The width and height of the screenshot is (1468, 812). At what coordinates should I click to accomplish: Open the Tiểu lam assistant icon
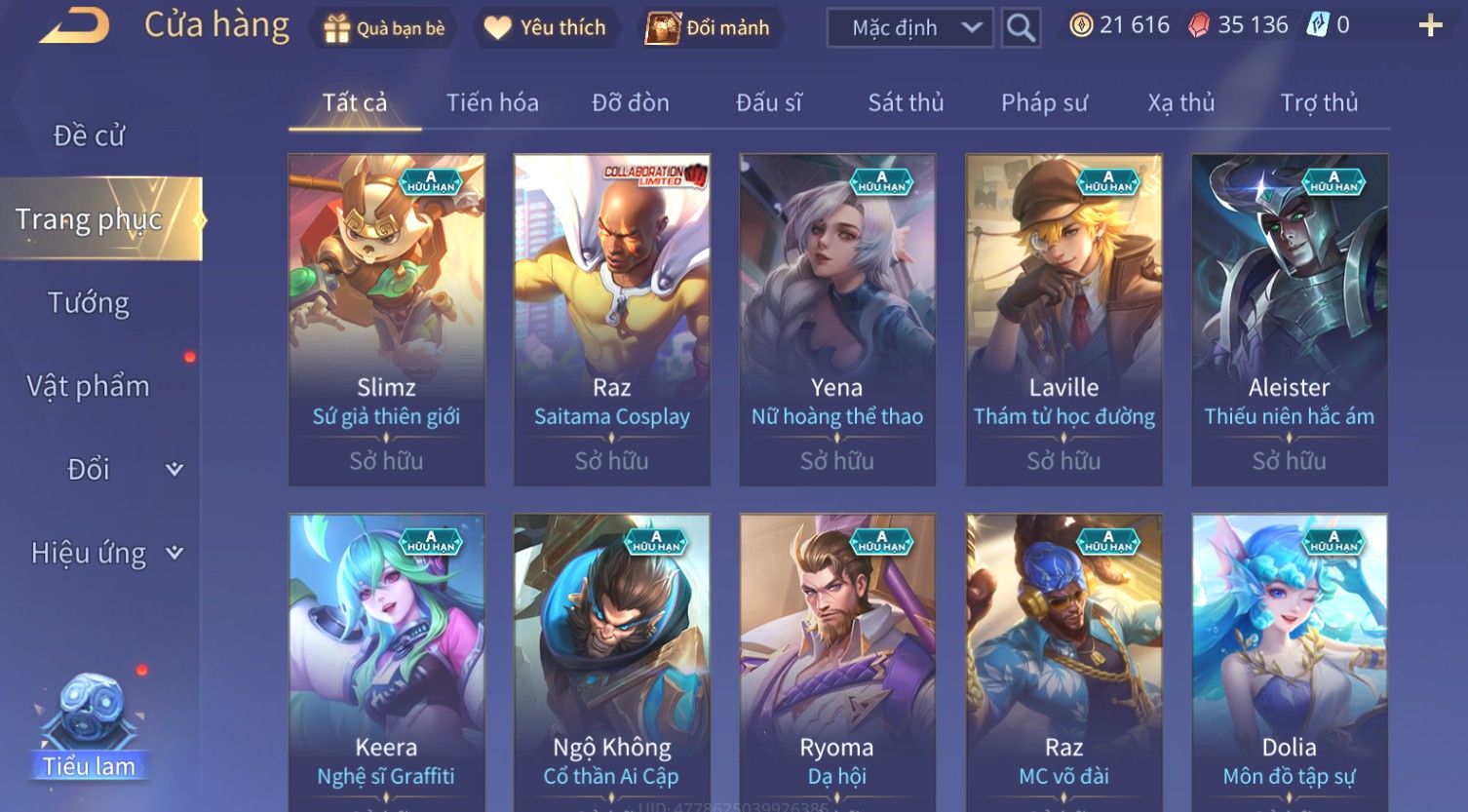click(89, 726)
